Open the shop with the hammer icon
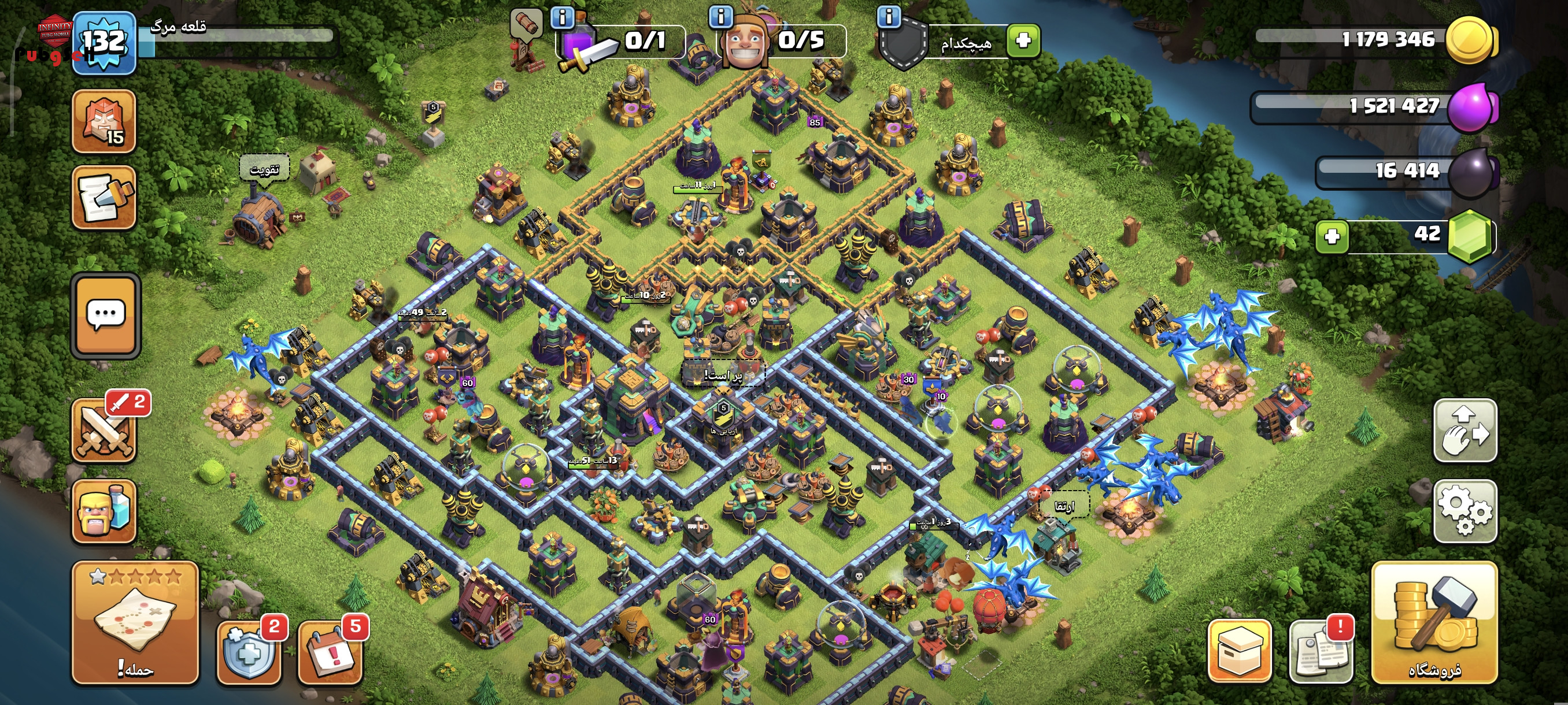1568x705 pixels. pos(1433,622)
